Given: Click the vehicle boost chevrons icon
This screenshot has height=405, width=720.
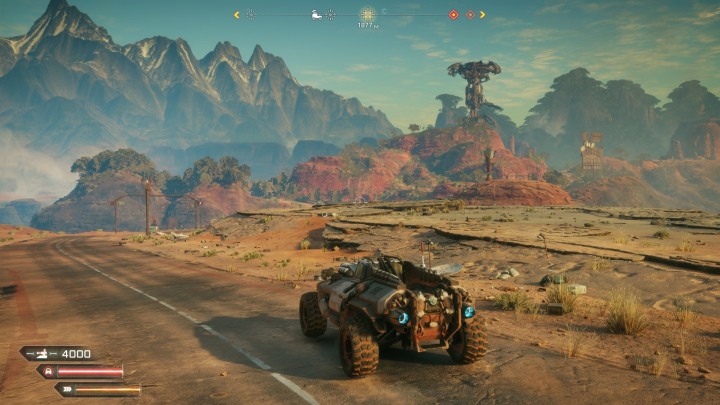Looking at the screenshot, I should [x=66, y=389].
